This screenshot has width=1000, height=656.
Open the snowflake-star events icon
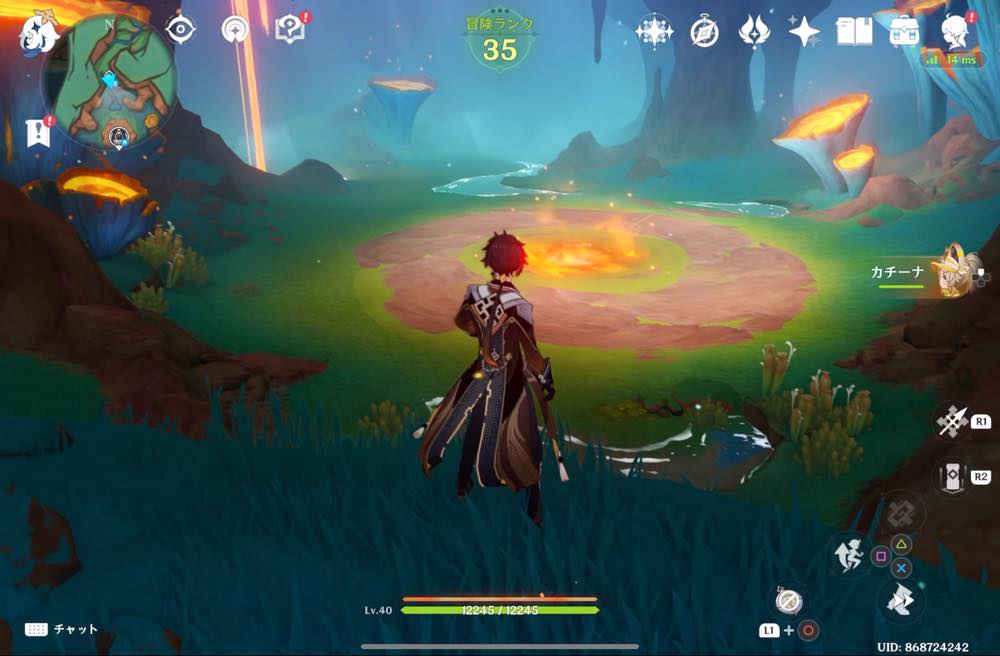click(x=654, y=32)
